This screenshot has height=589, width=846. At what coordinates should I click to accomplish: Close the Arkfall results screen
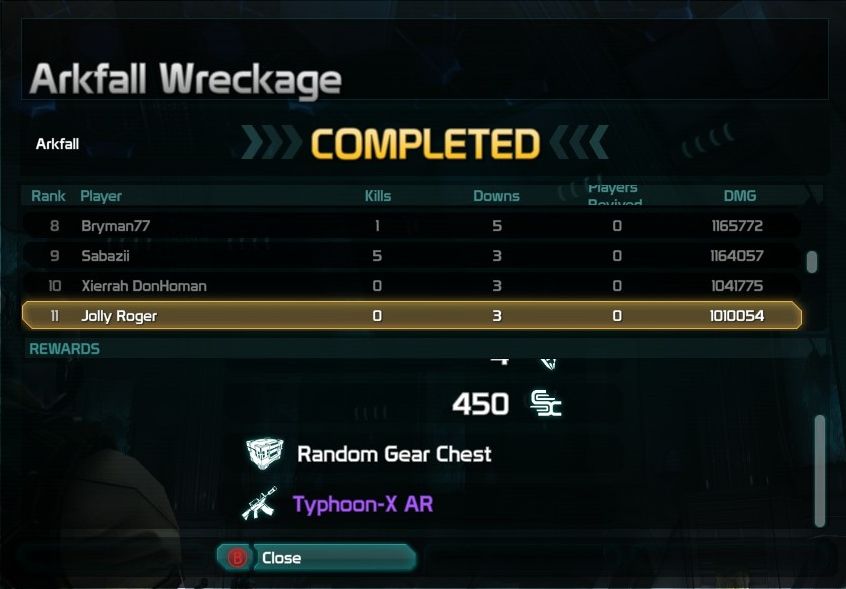click(315, 558)
